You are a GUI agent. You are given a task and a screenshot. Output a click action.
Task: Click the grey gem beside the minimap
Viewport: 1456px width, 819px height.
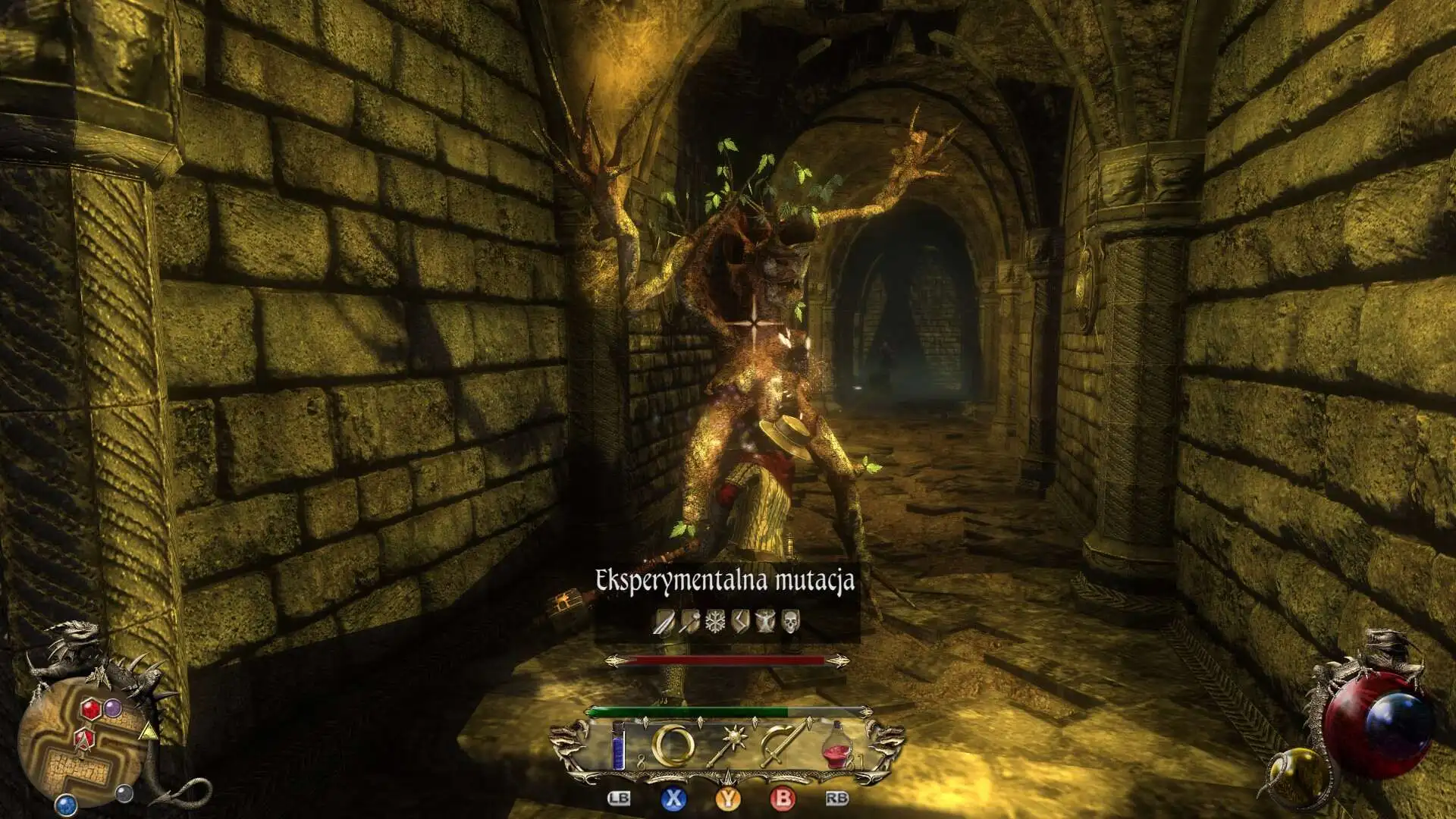124,793
